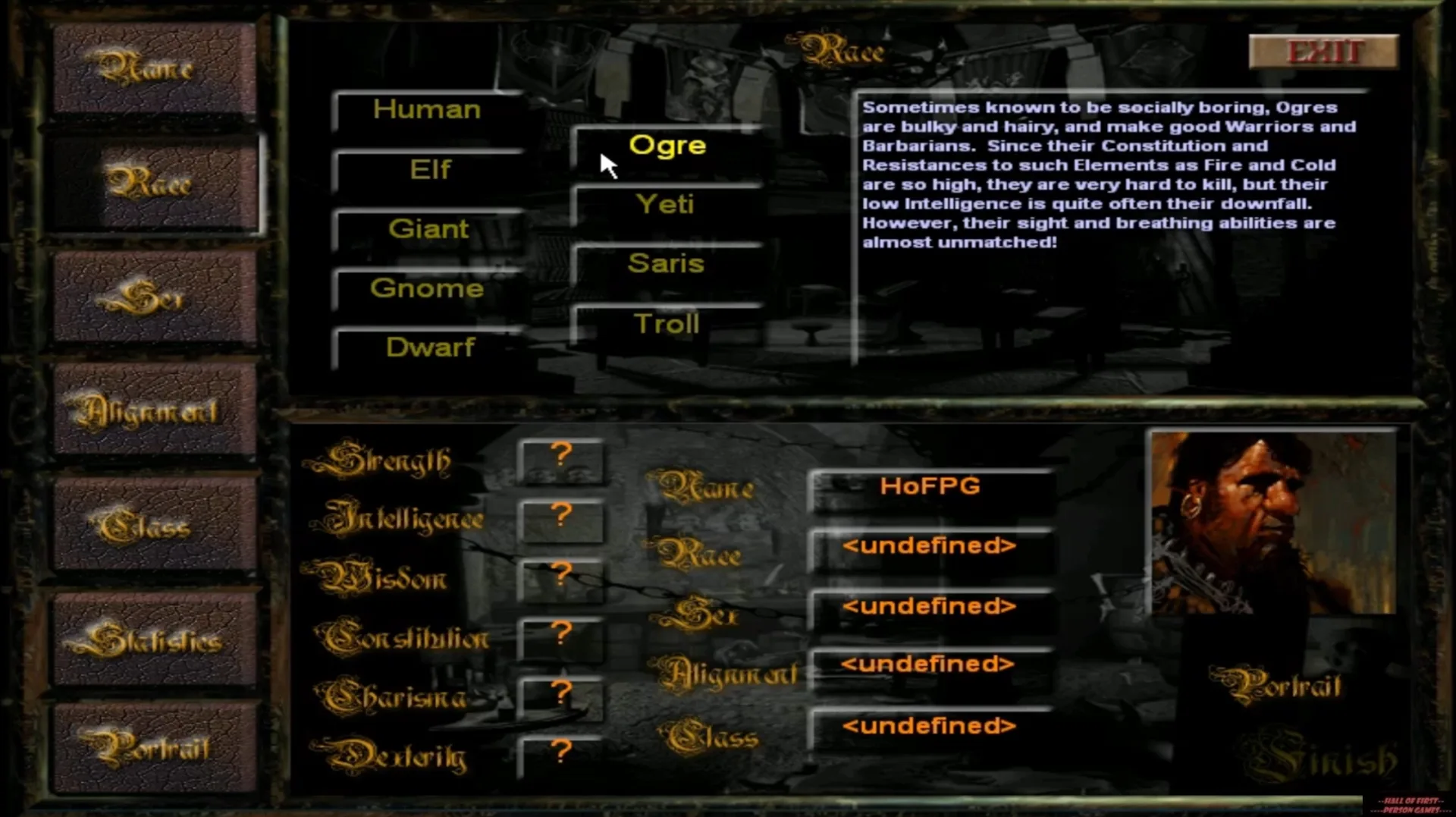
Task: Exit the character creation screen
Action: coord(1323,52)
